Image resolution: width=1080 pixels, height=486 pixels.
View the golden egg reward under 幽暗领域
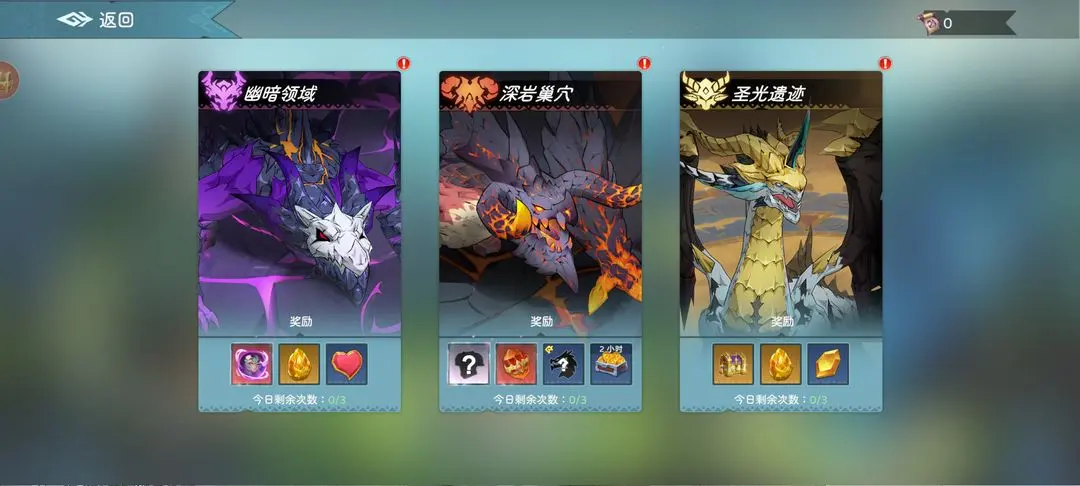pos(299,364)
